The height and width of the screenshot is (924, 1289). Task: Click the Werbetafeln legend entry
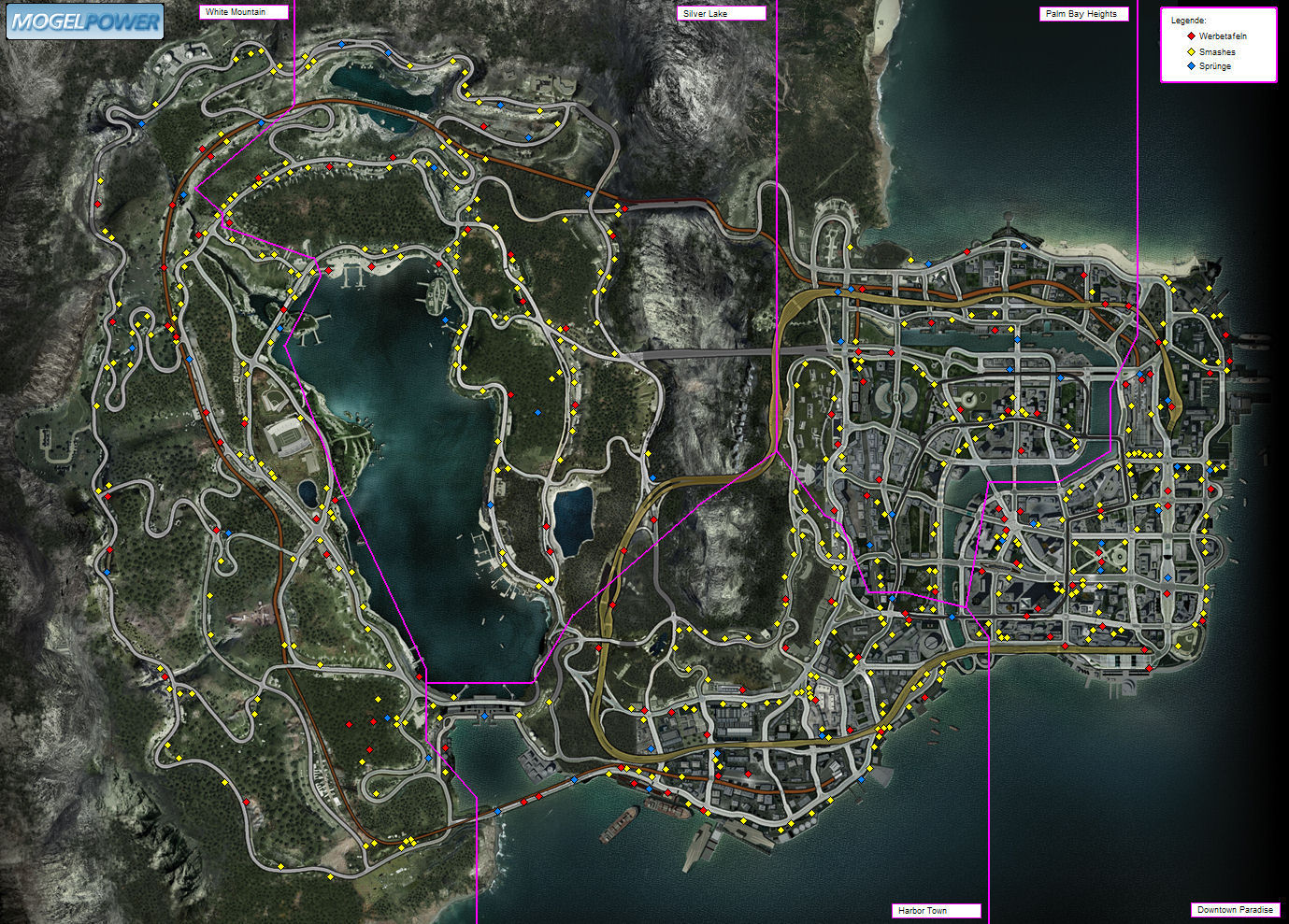pos(1222,36)
